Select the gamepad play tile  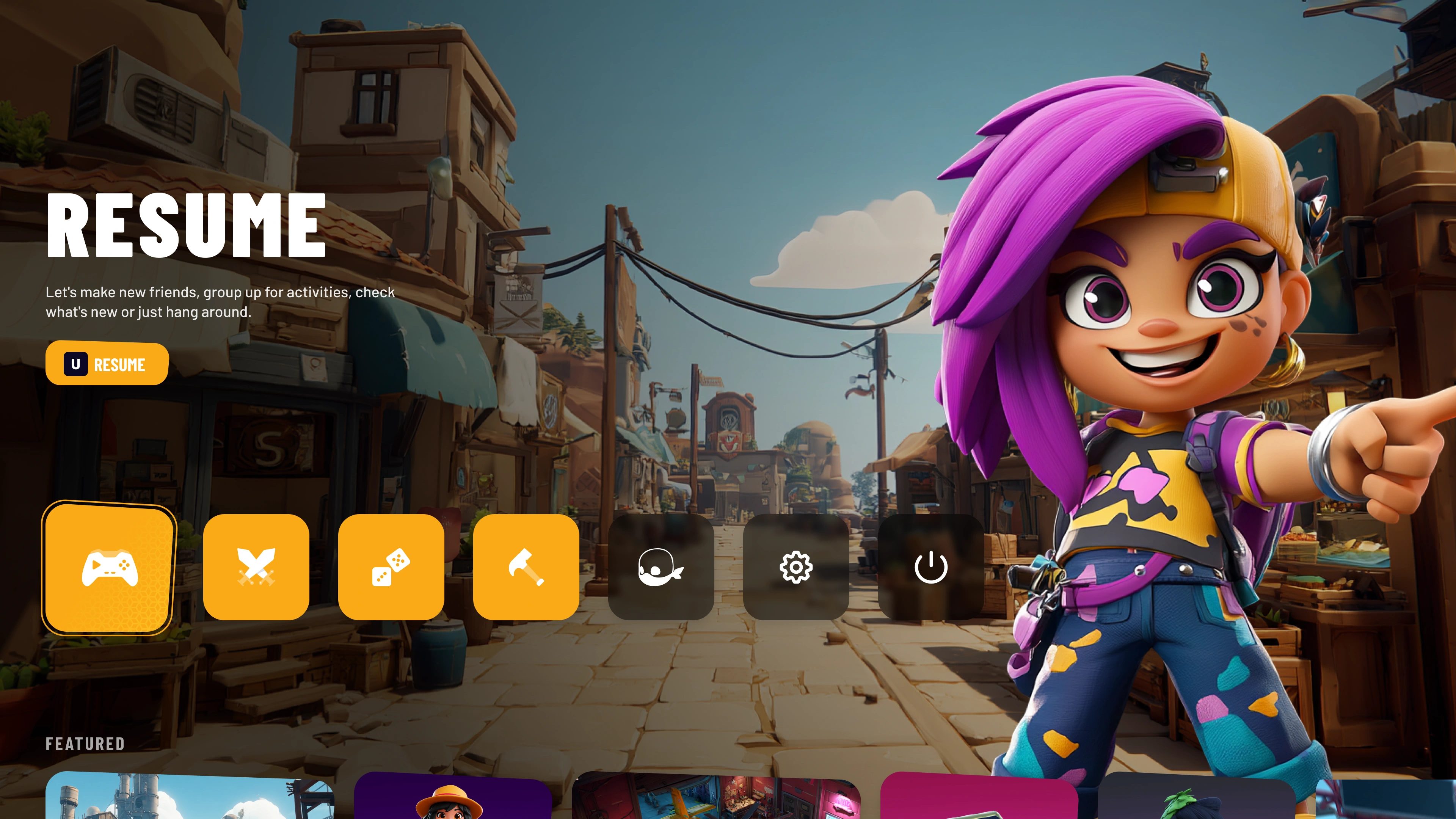point(109,568)
